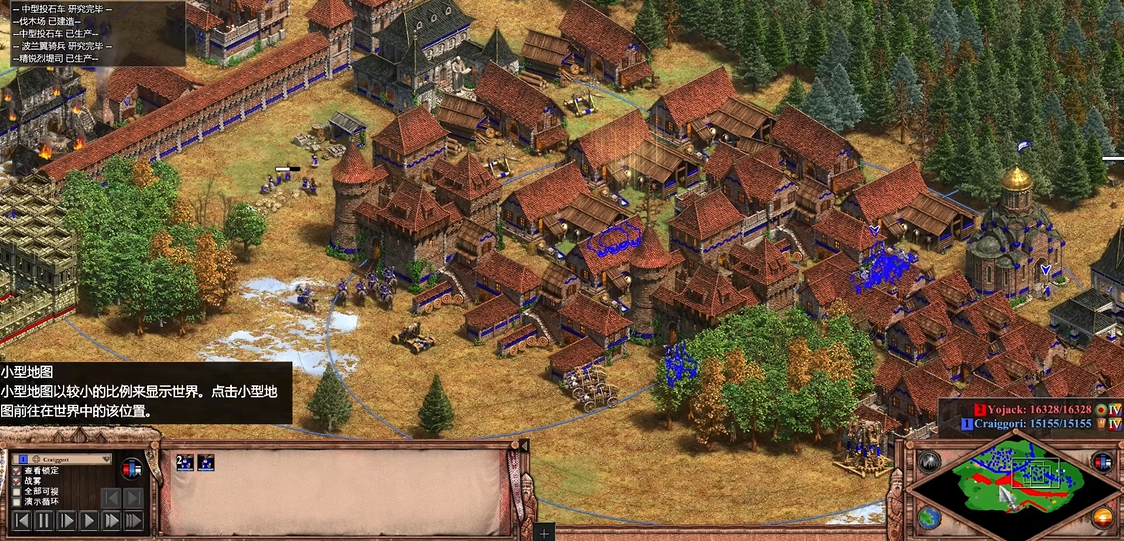The width and height of the screenshot is (1124, 541).
Task: Click the sunset button beside the minimap
Action: point(1102,517)
